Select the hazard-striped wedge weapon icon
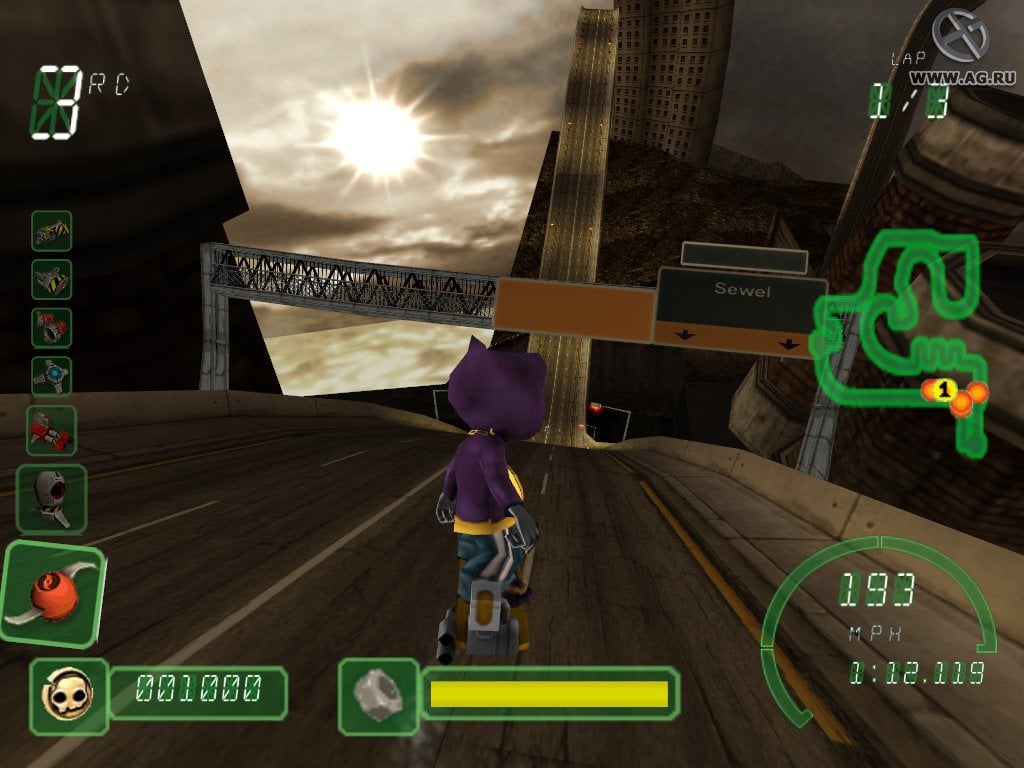This screenshot has height=768, width=1024. click(51, 279)
